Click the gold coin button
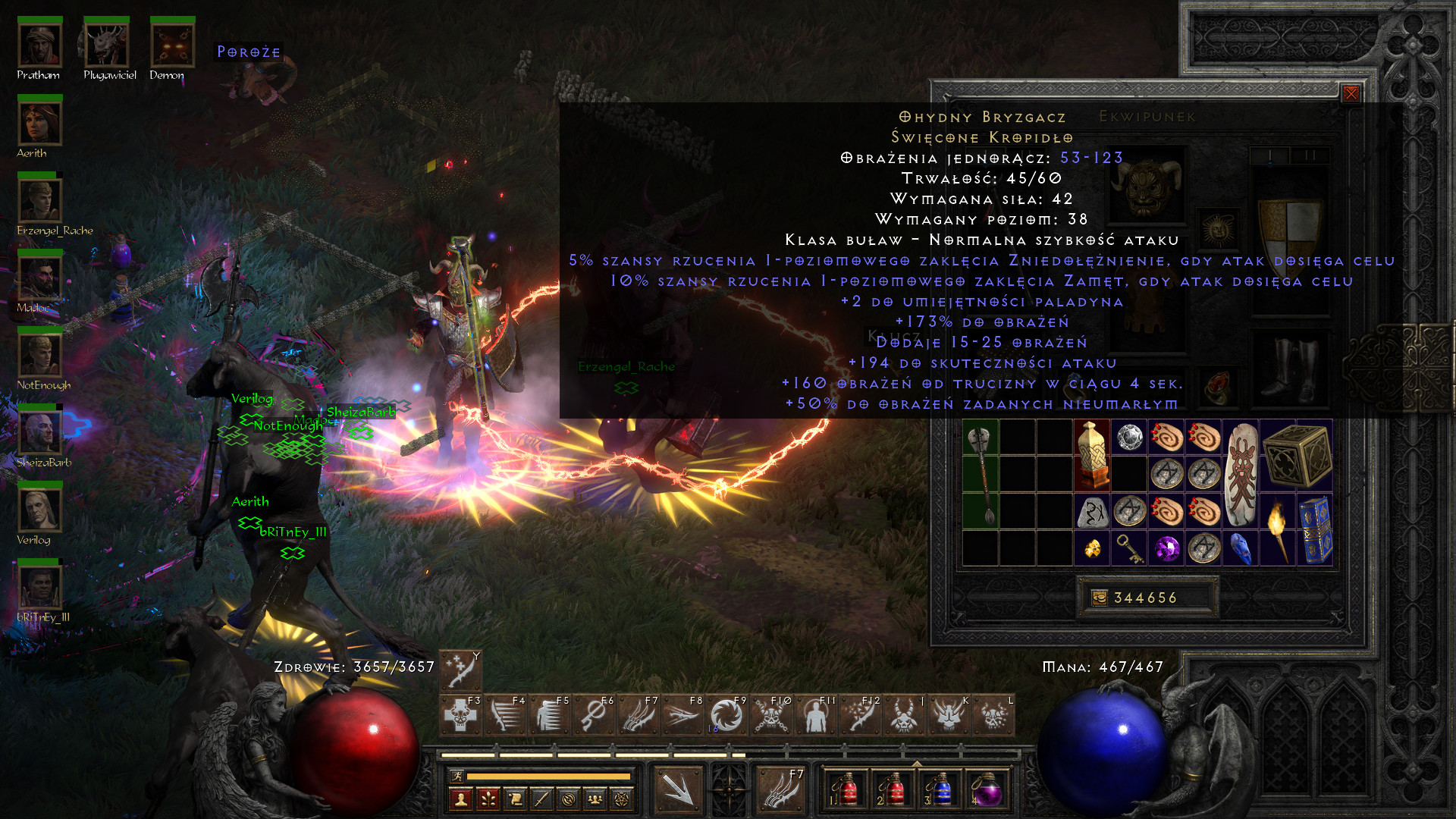The height and width of the screenshot is (819, 1456). pyautogui.click(x=1099, y=598)
